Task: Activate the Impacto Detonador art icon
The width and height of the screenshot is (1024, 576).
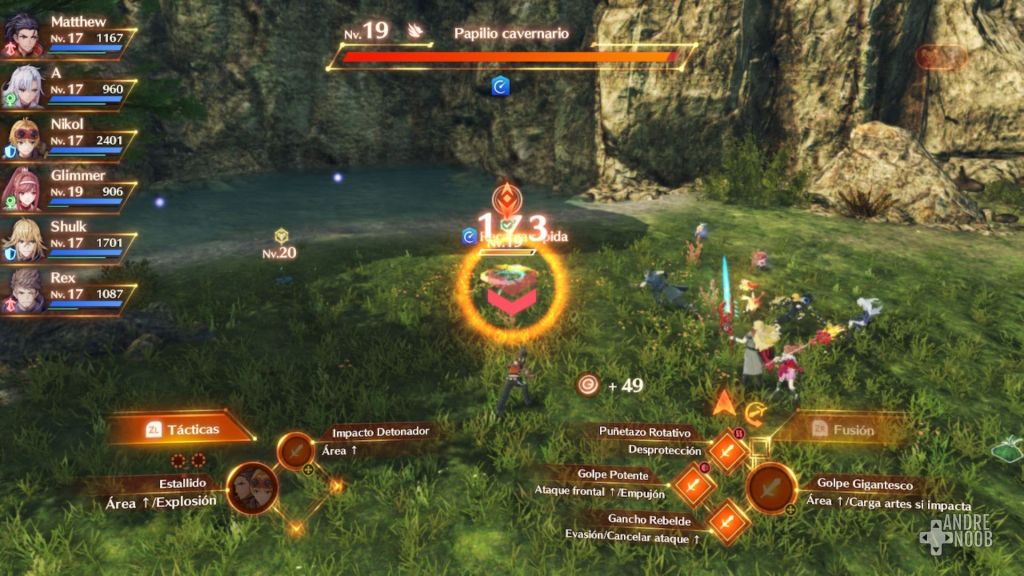Action: (296, 452)
